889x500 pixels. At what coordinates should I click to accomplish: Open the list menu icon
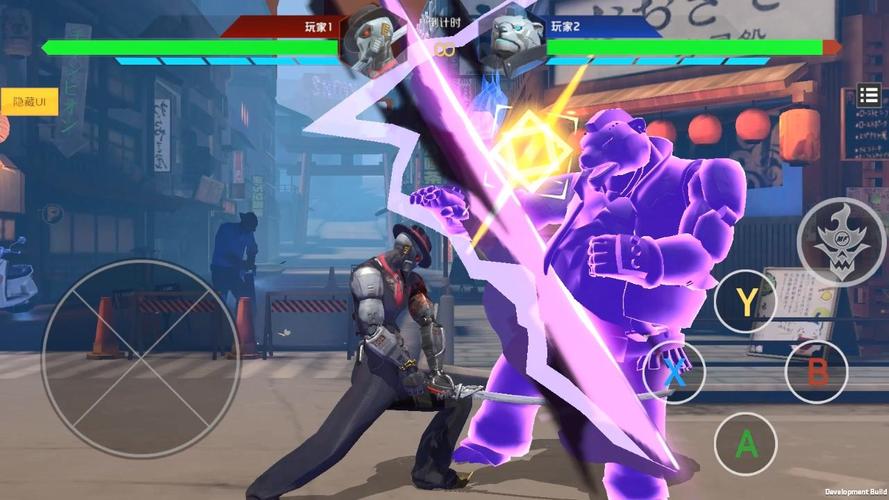(x=869, y=97)
